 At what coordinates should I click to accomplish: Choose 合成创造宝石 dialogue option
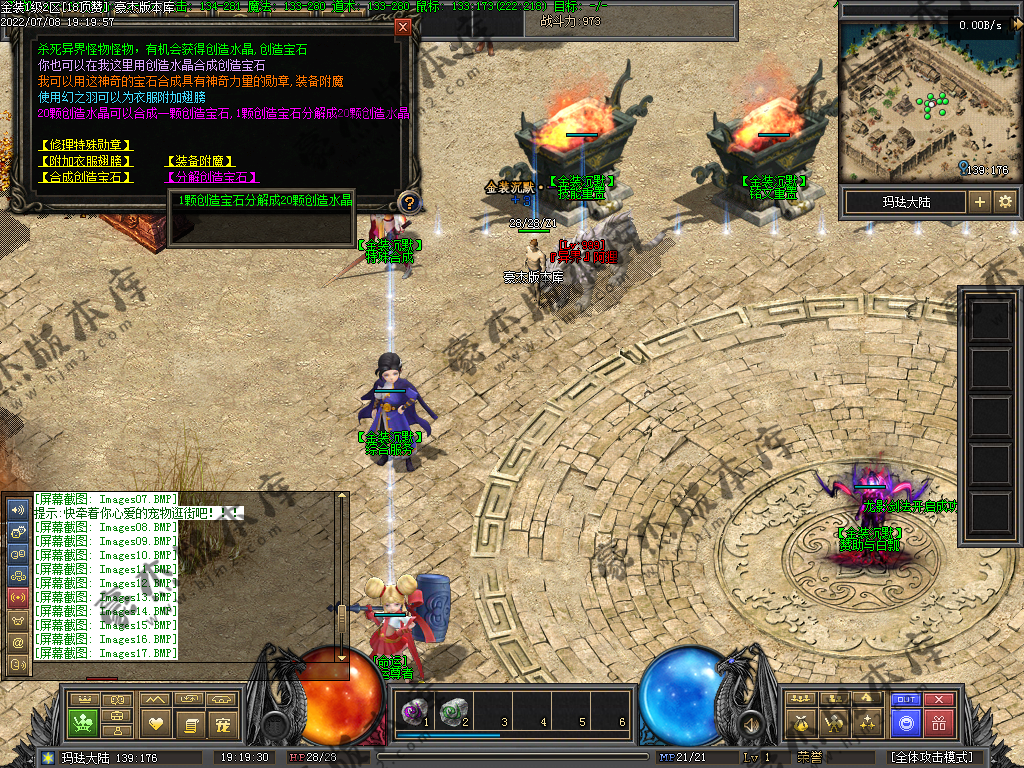85,177
